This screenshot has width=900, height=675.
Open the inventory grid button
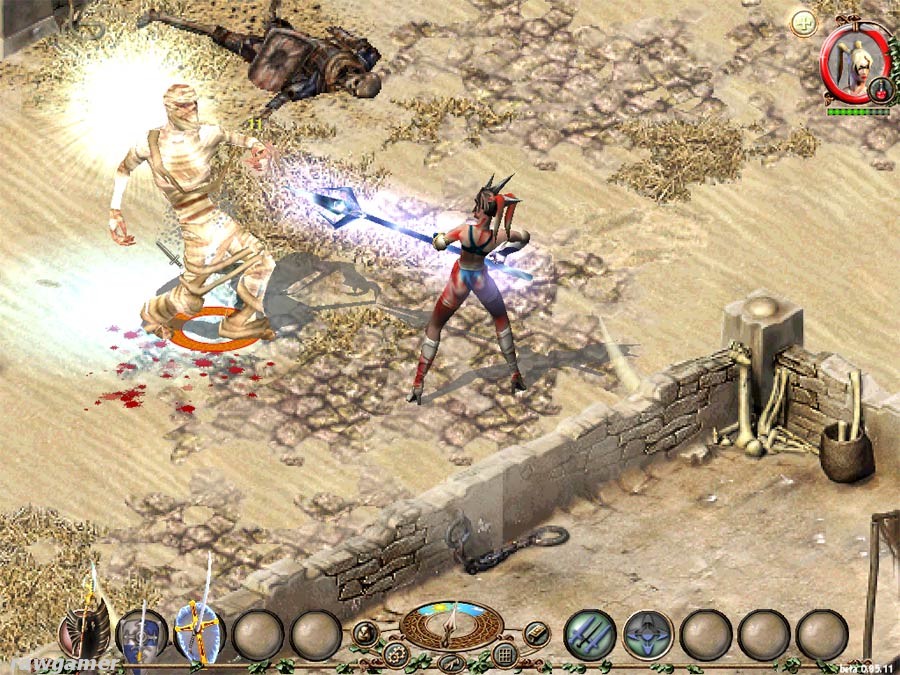(x=505, y=655)
